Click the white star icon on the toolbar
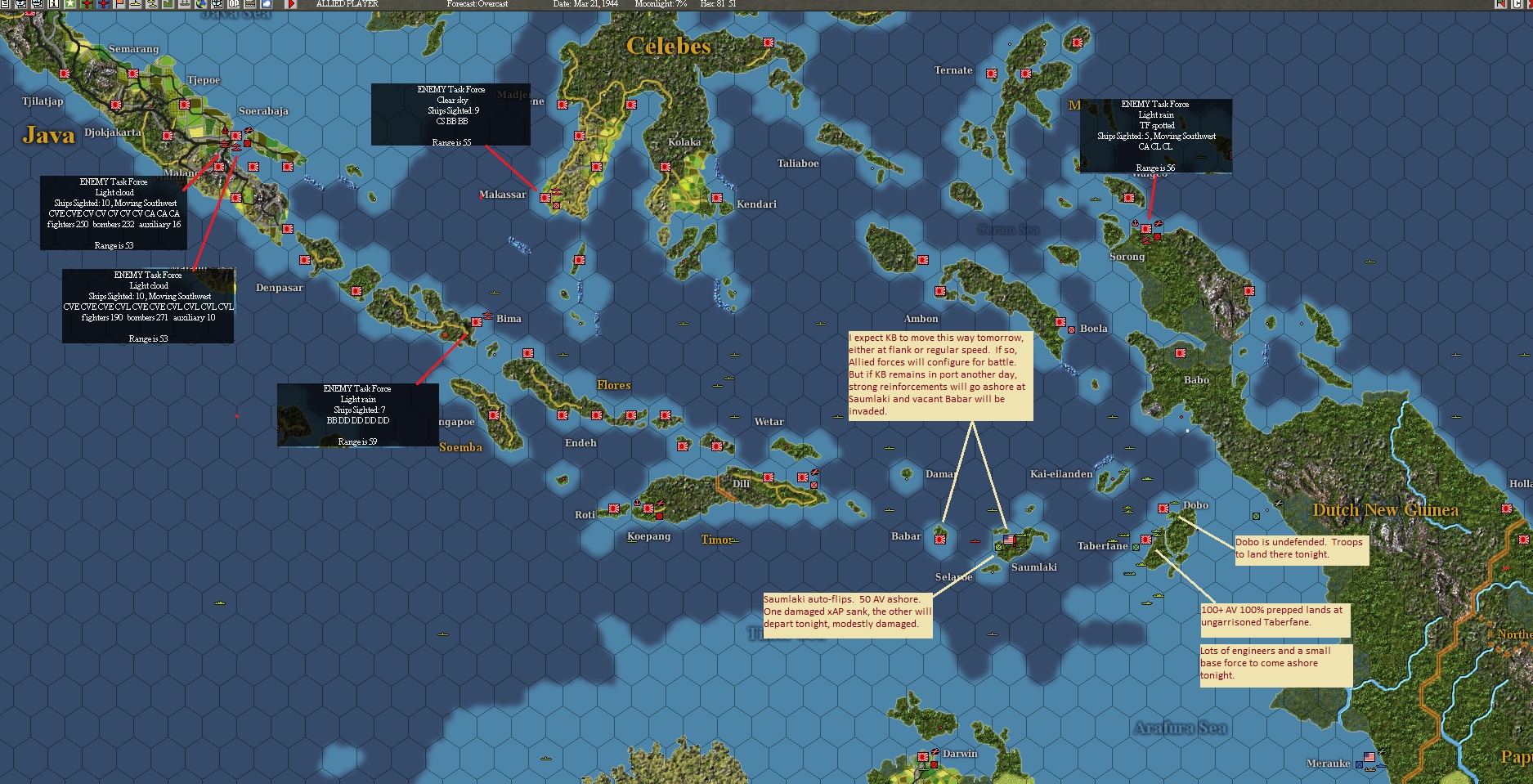 pos(69,7)
